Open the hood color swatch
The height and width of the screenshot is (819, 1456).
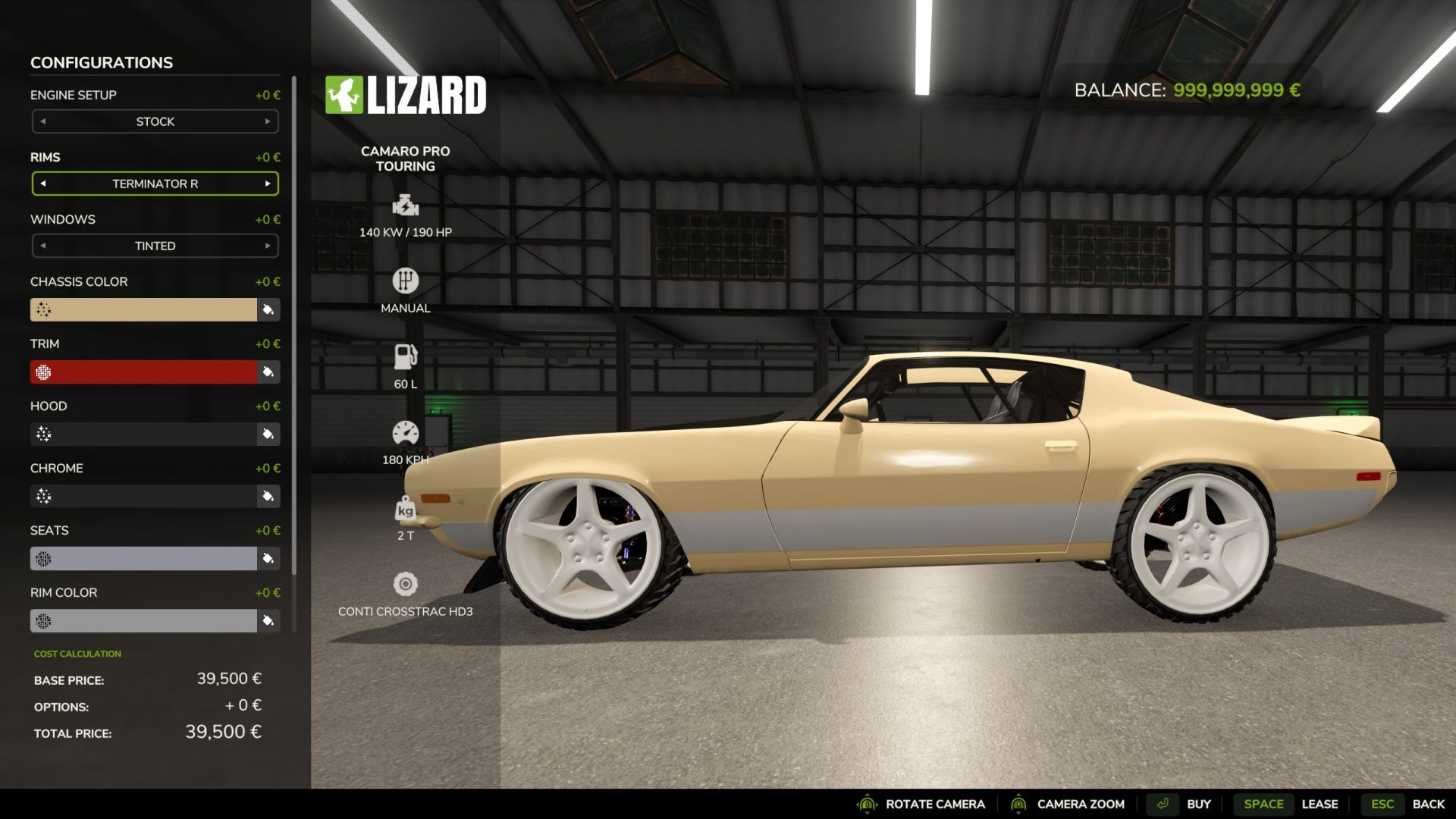143,434
